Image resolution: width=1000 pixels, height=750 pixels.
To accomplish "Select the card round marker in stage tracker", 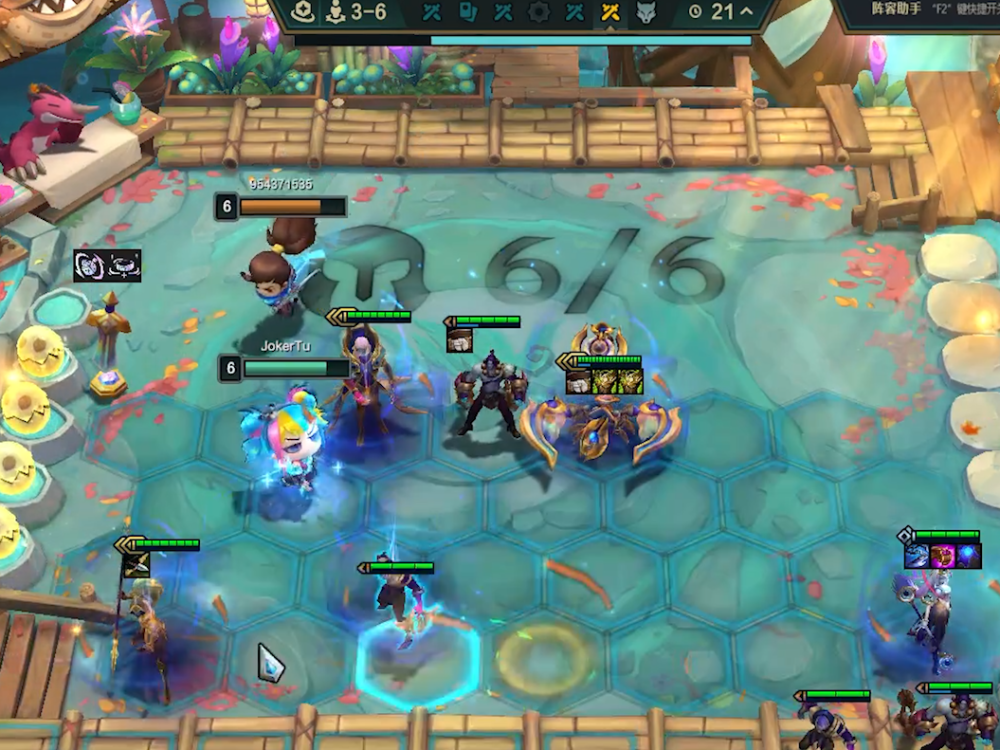I will tap(468, 13).
